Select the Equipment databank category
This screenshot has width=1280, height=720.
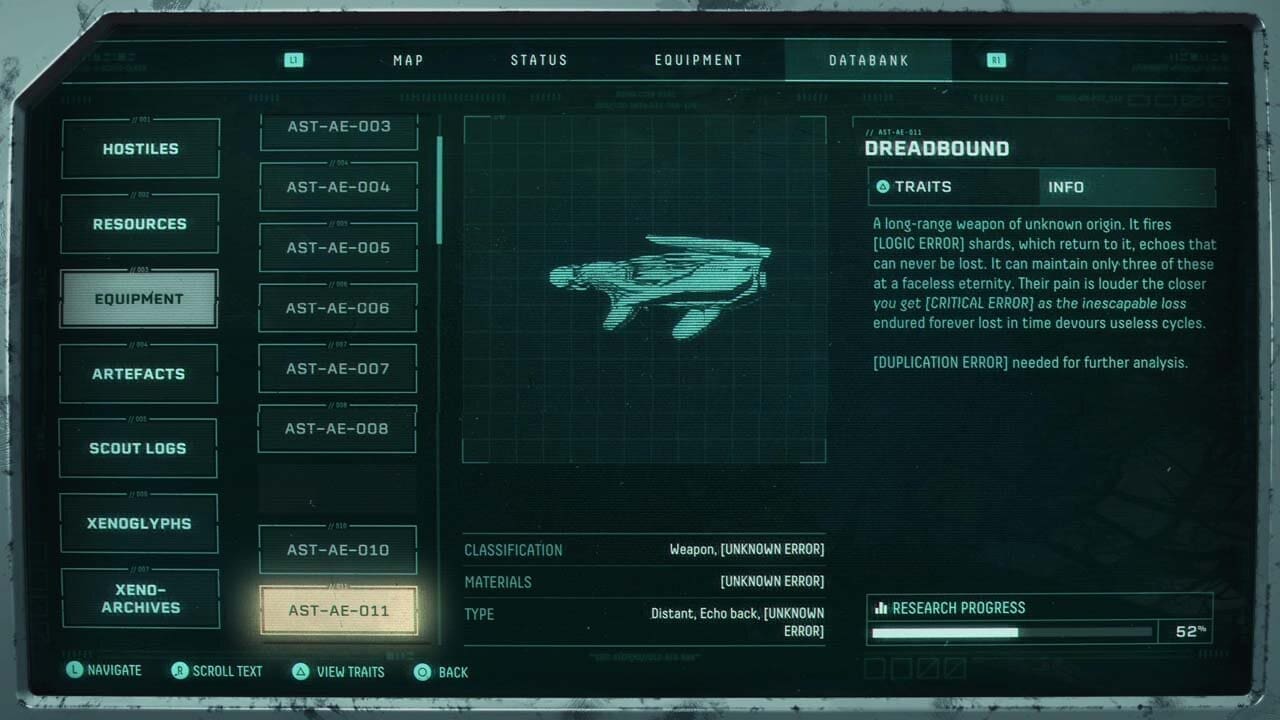tap(139, 299)
